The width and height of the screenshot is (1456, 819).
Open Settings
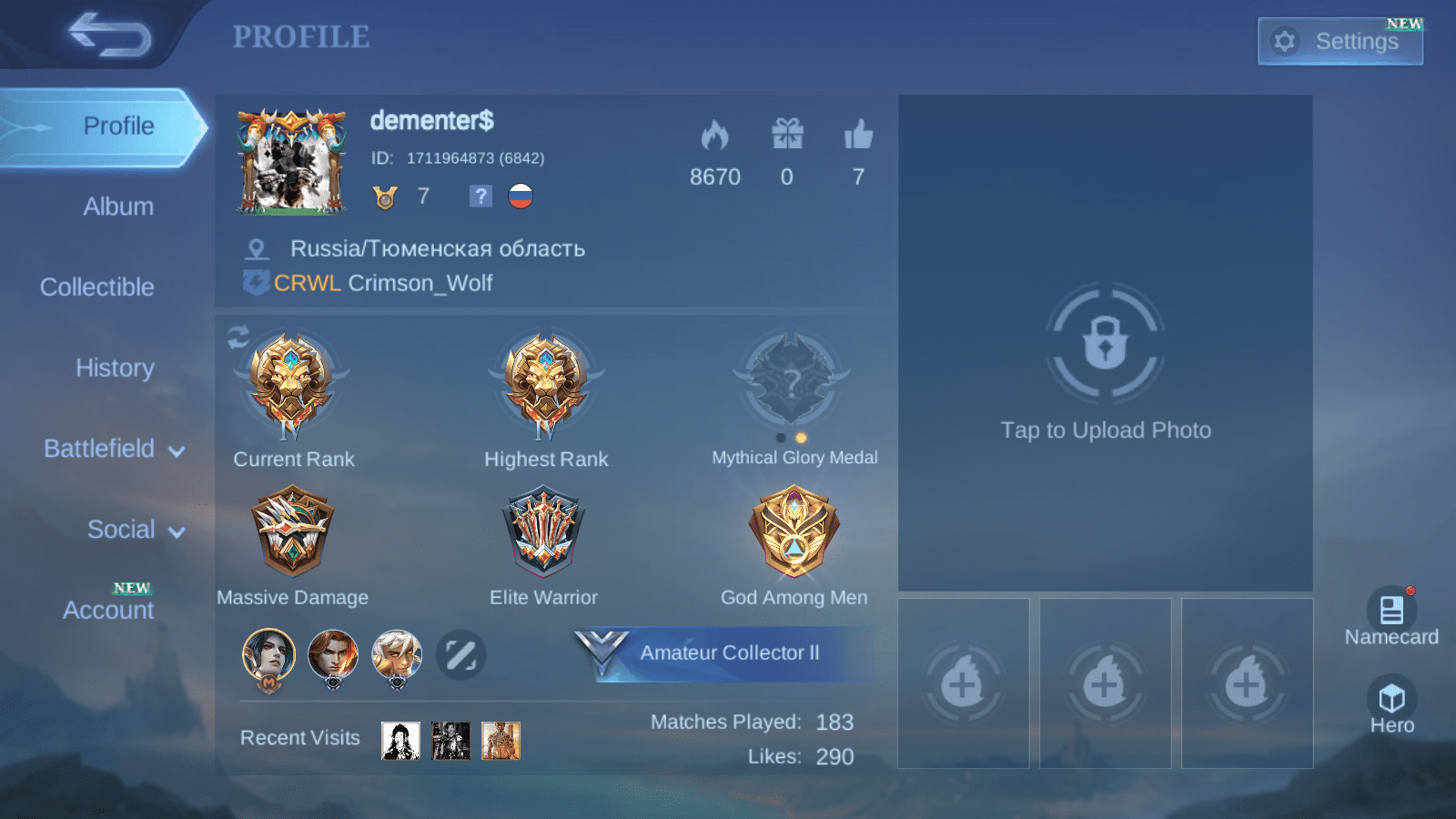[x=1340, y=41]
